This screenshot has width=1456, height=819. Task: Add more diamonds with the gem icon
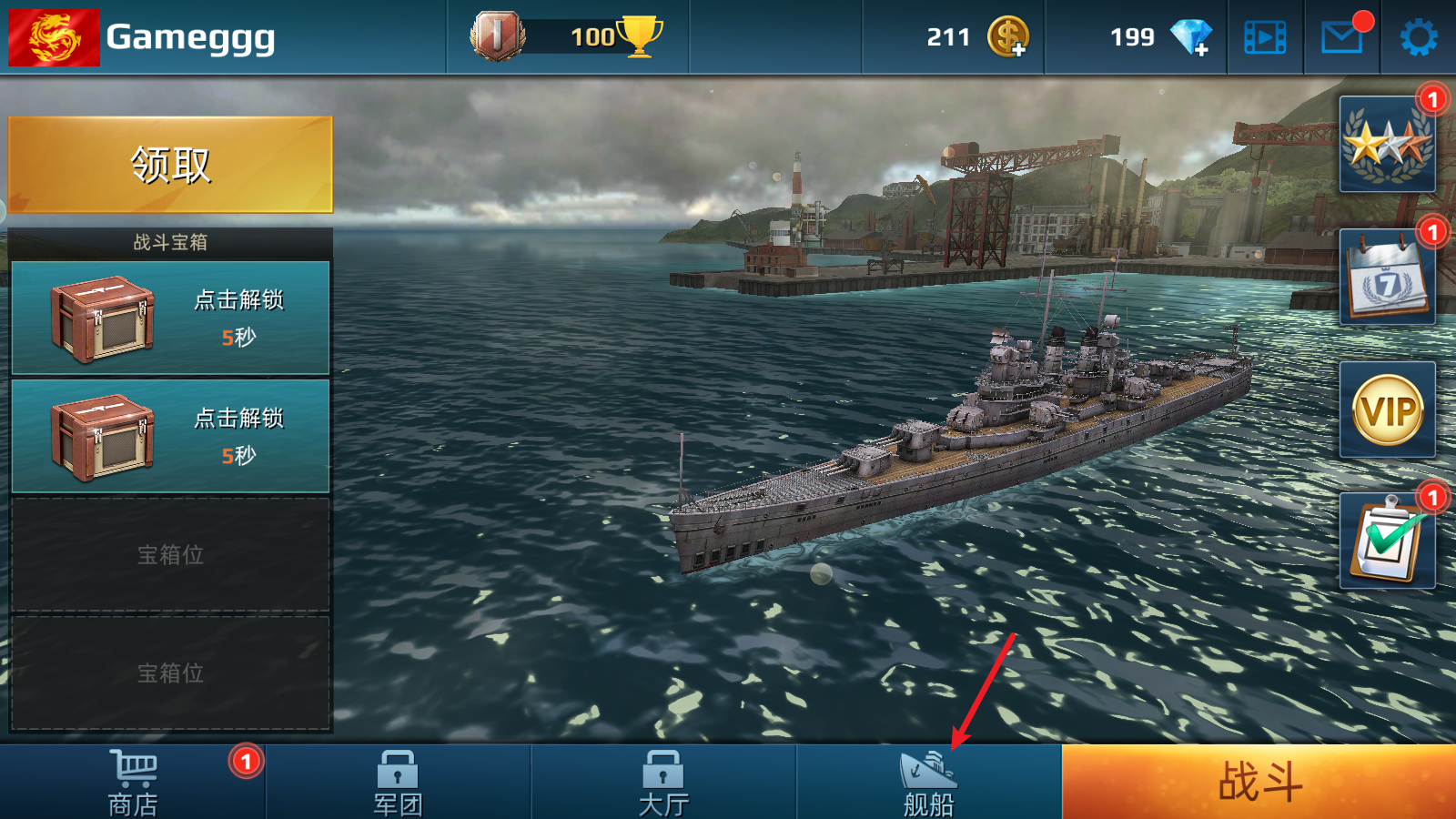[1190, 37]
